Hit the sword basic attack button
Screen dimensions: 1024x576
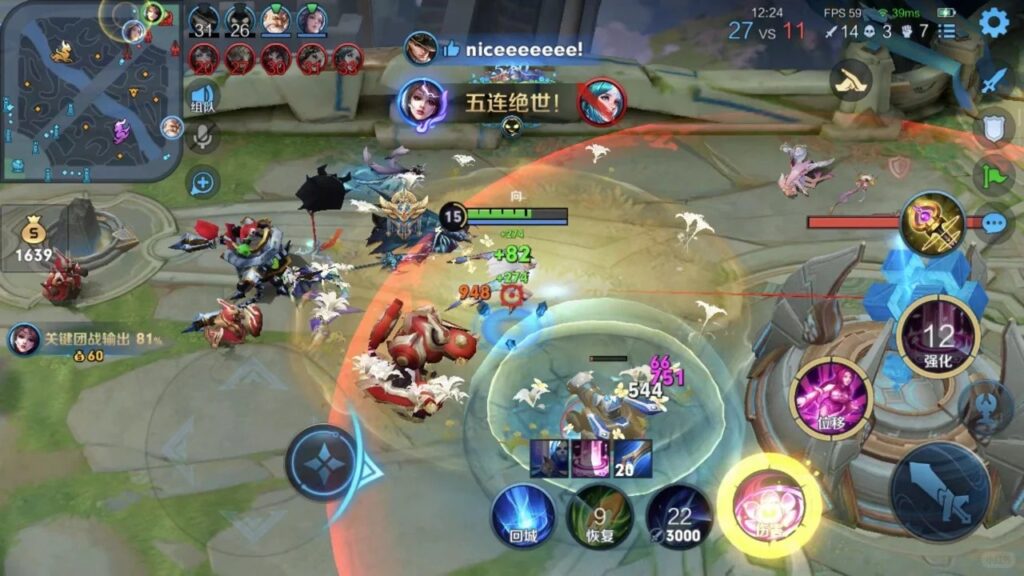tap(940, 490)
